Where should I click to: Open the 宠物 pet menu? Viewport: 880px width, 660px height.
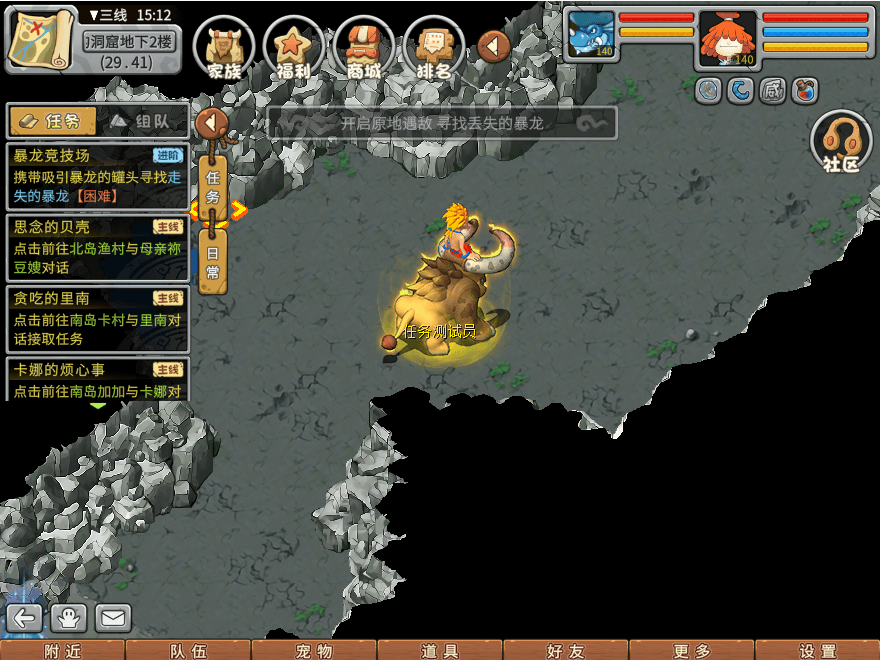pos(314,650)
